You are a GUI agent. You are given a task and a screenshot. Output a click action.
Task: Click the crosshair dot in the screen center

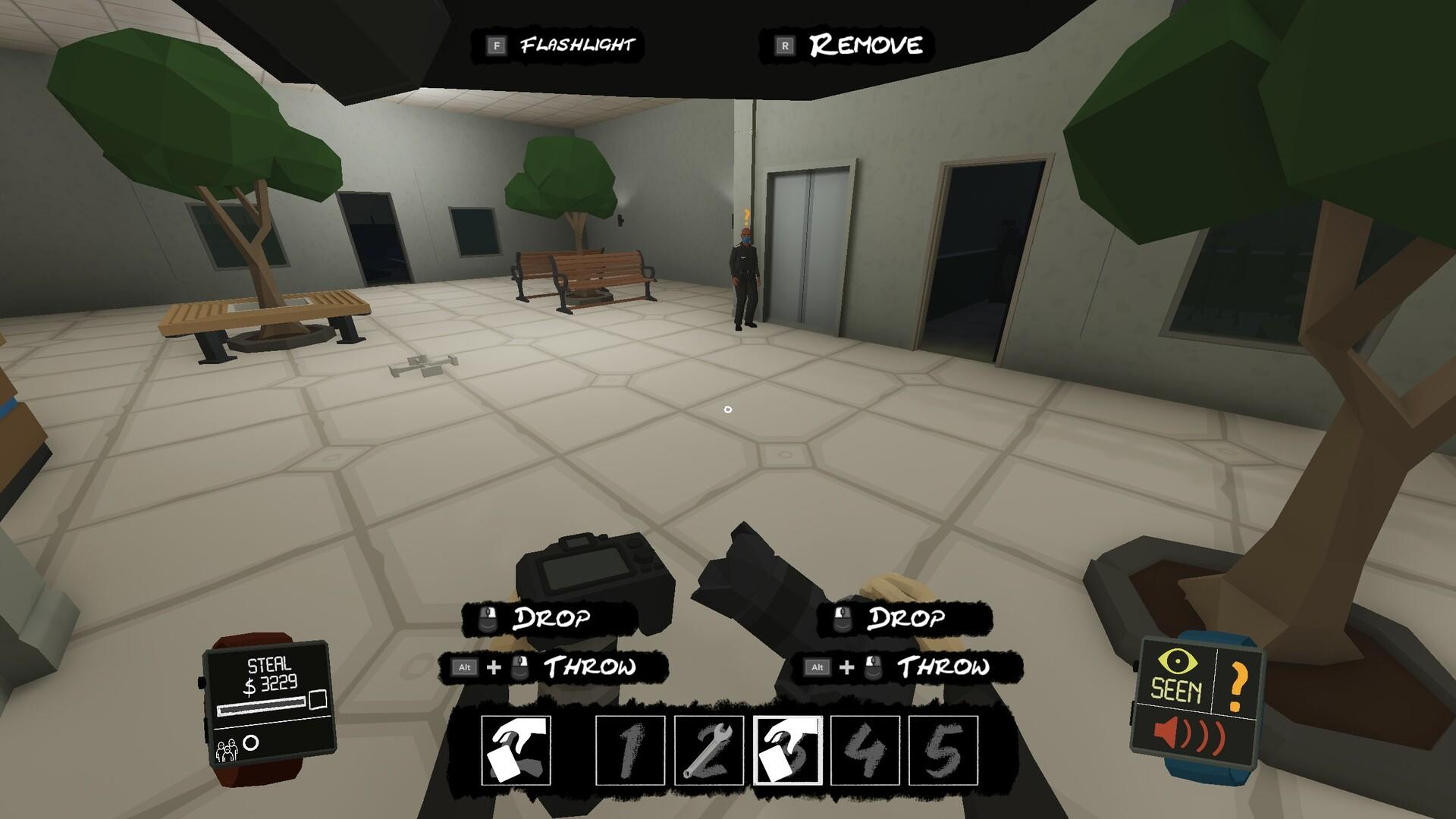[728, 409]
